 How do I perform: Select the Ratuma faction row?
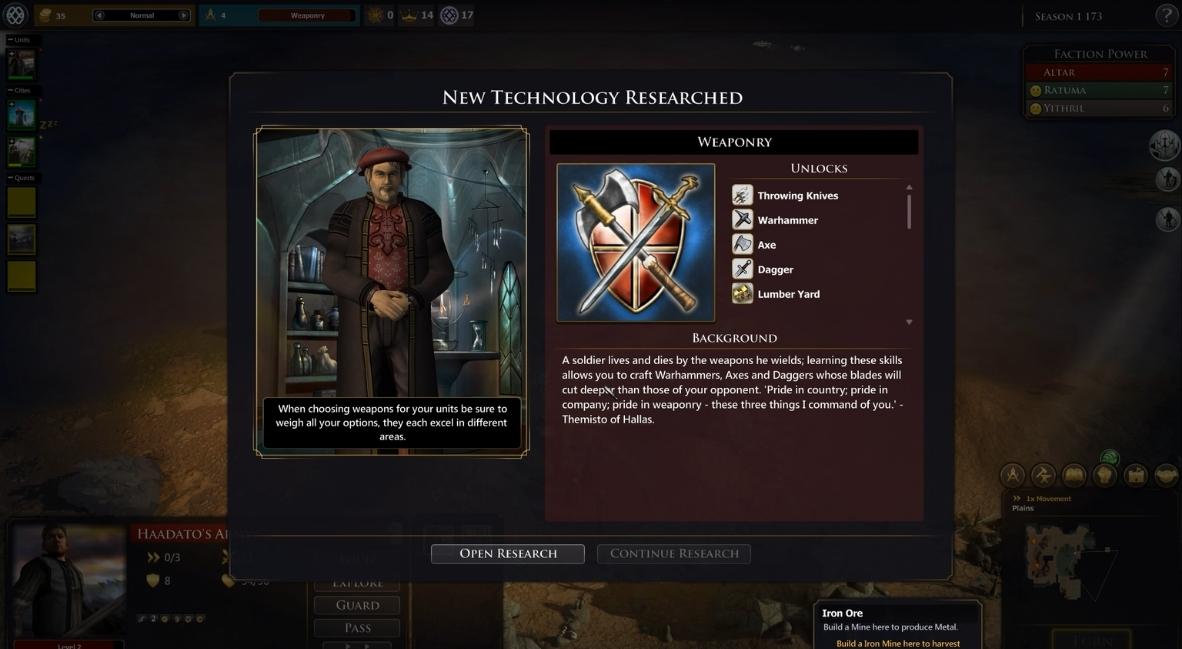[1098, 90]
